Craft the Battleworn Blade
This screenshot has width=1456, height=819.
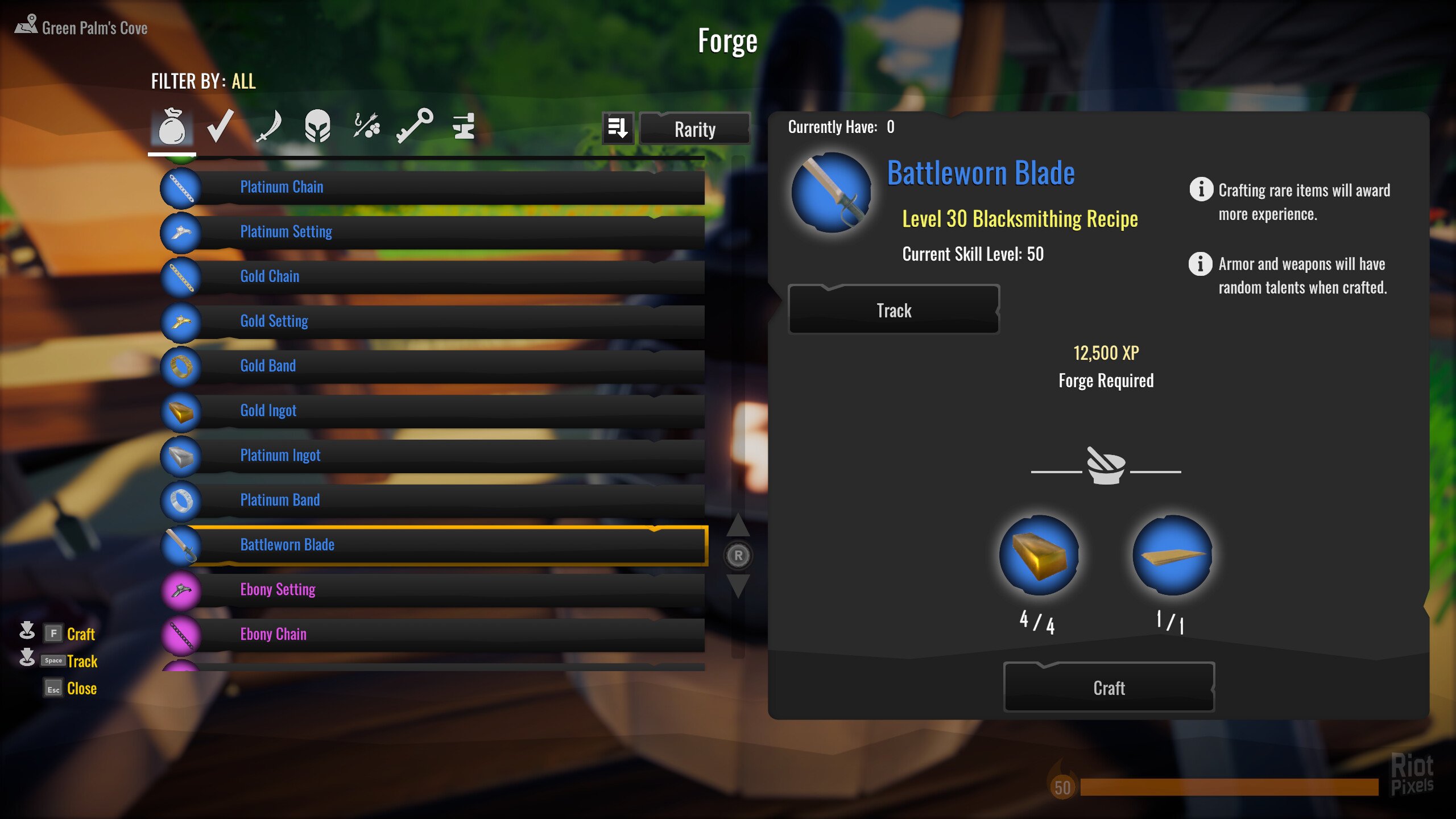click(x=1108, y=688)
